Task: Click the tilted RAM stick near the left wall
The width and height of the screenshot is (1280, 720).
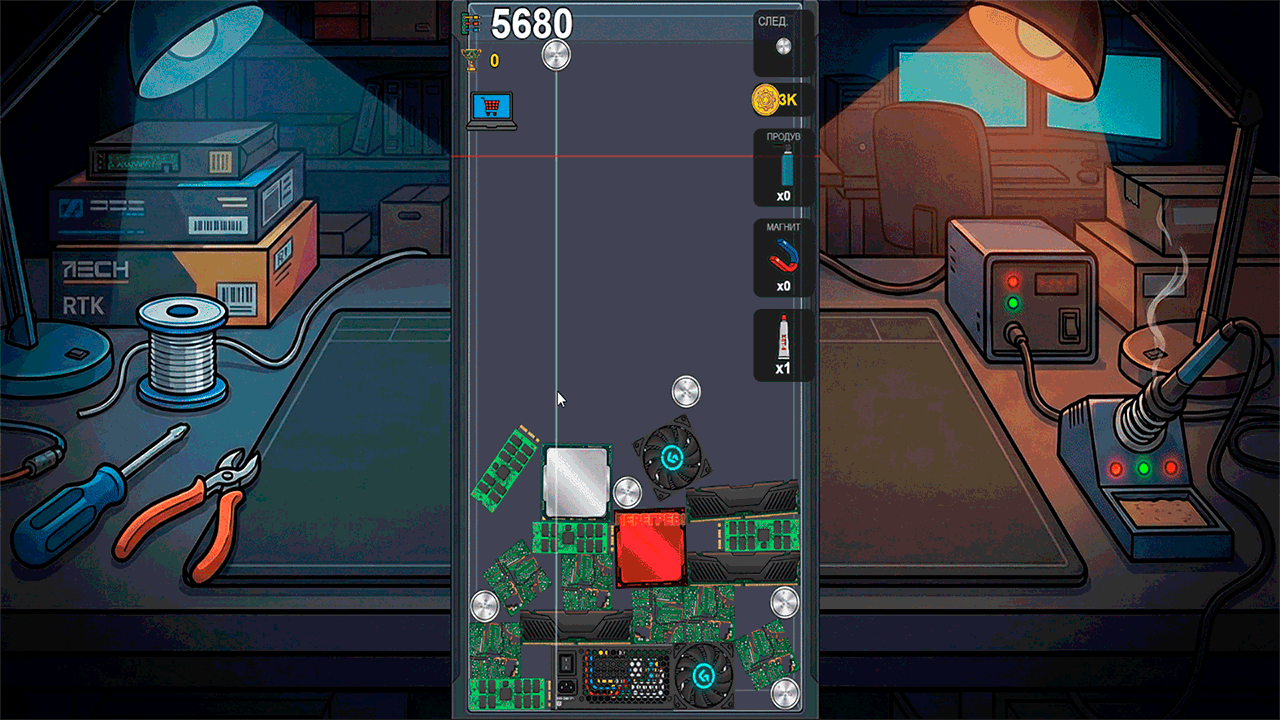Action: [507, 465]
